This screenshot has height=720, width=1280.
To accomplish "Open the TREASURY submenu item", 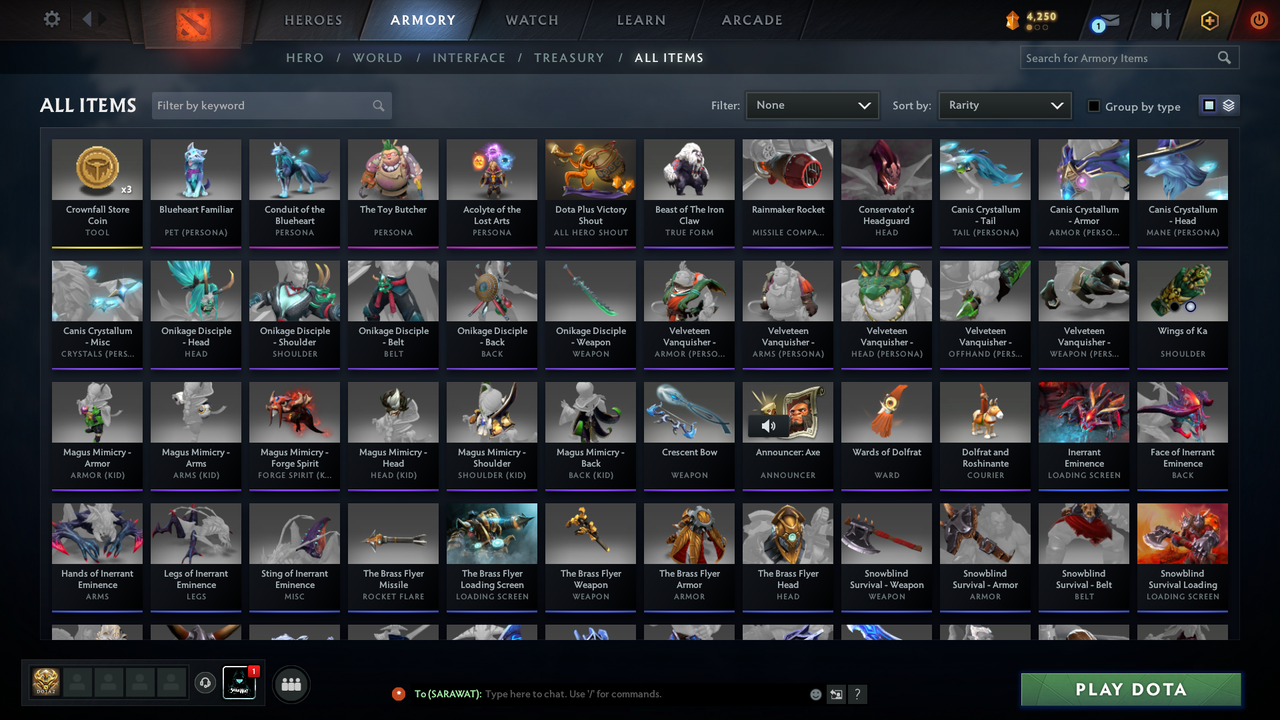I will pos(569,57).
